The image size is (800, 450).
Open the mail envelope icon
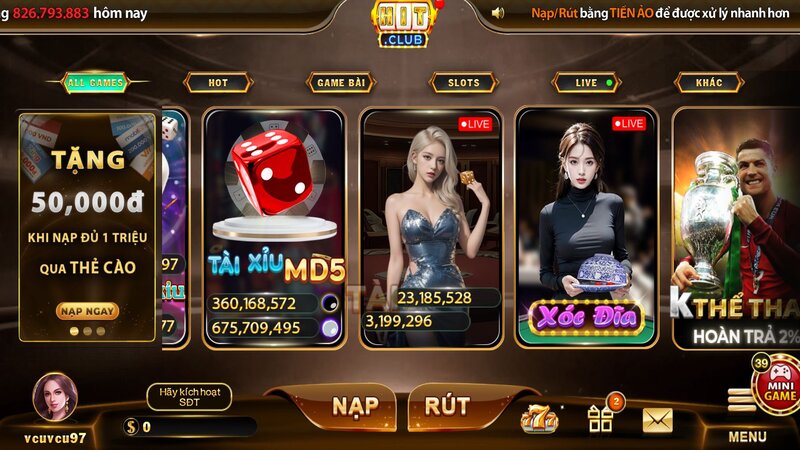point(657,420)
